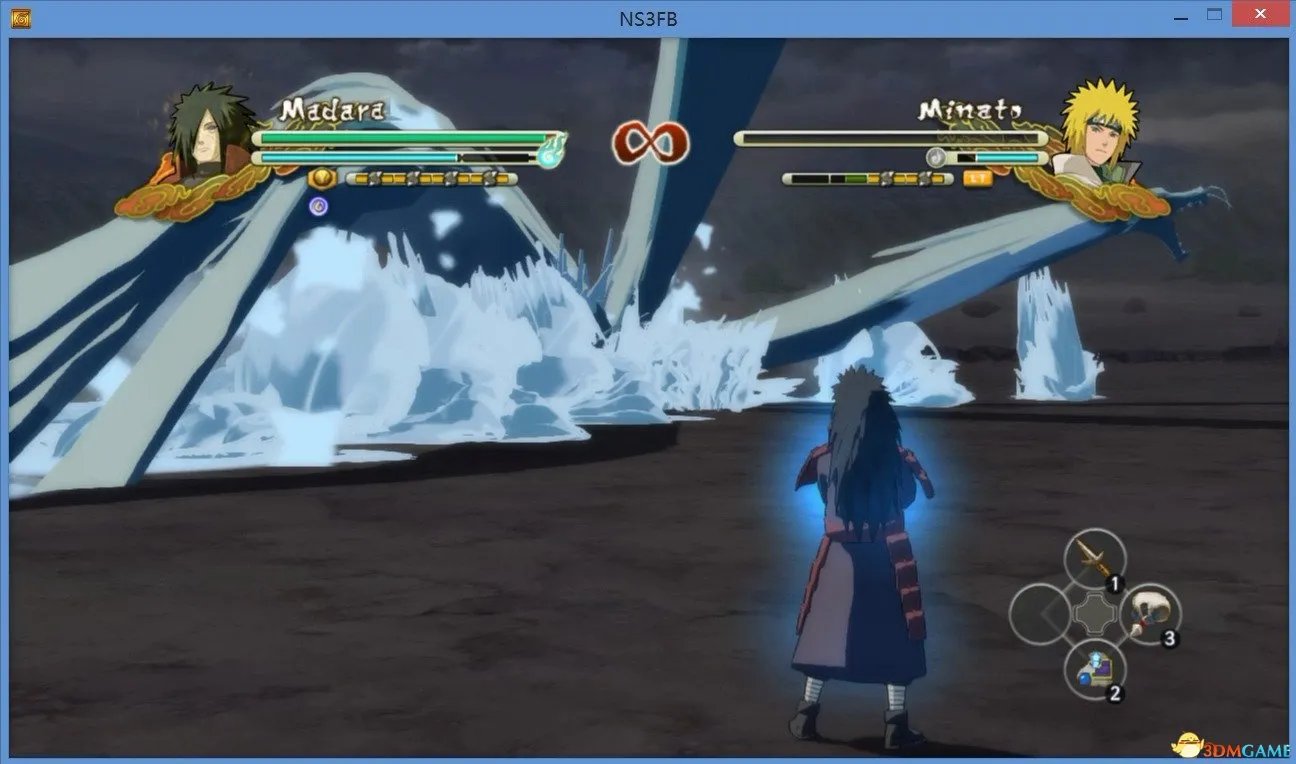Click the infinity battle timer symbol
Image resolution: width=1296 pixels, height=764 pixels.
tap(650, 143)
